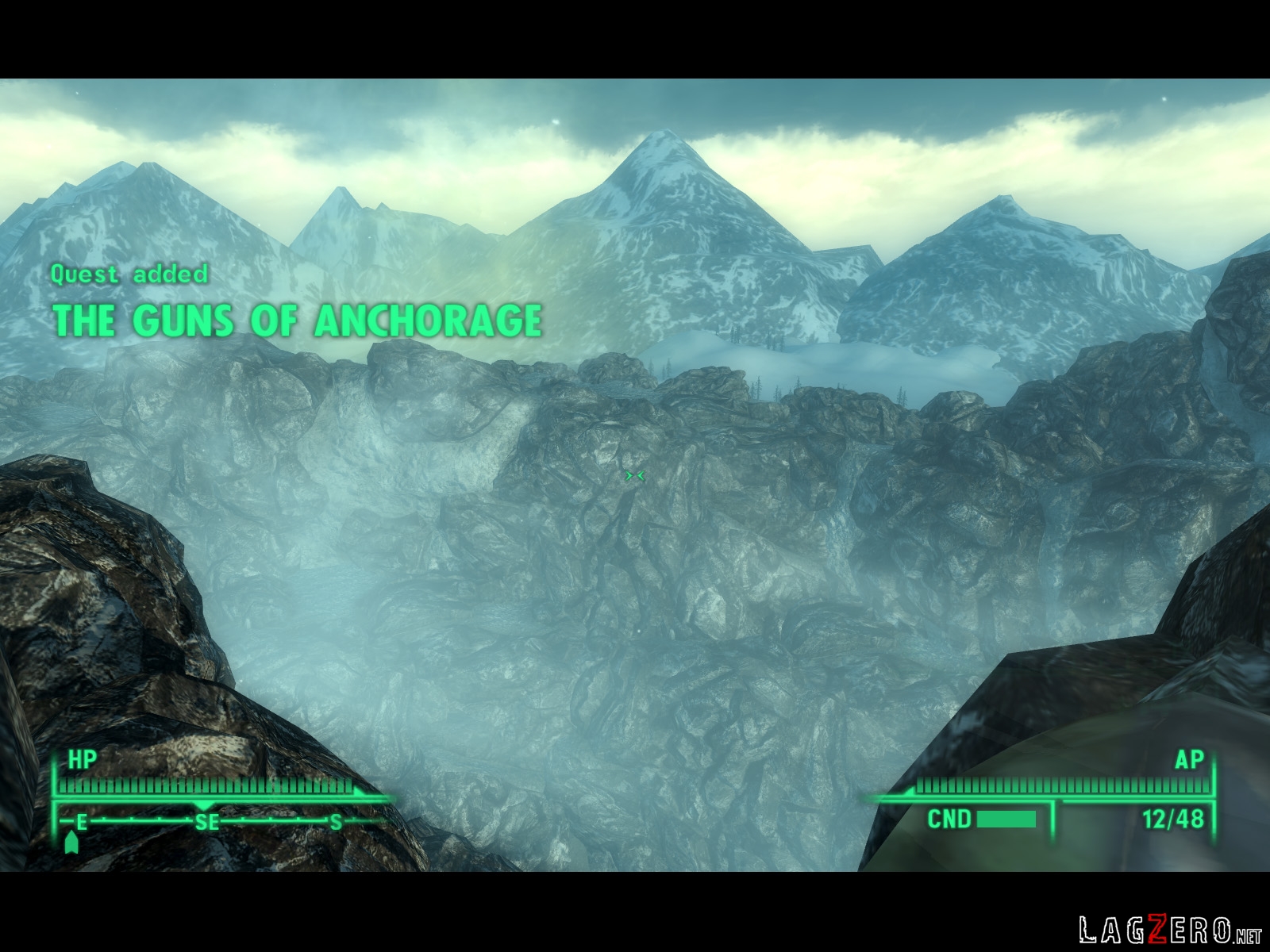This screenshot has height=952, width=1270.
Task: Click the right end cap of the AP bar
Action: 1213,785
